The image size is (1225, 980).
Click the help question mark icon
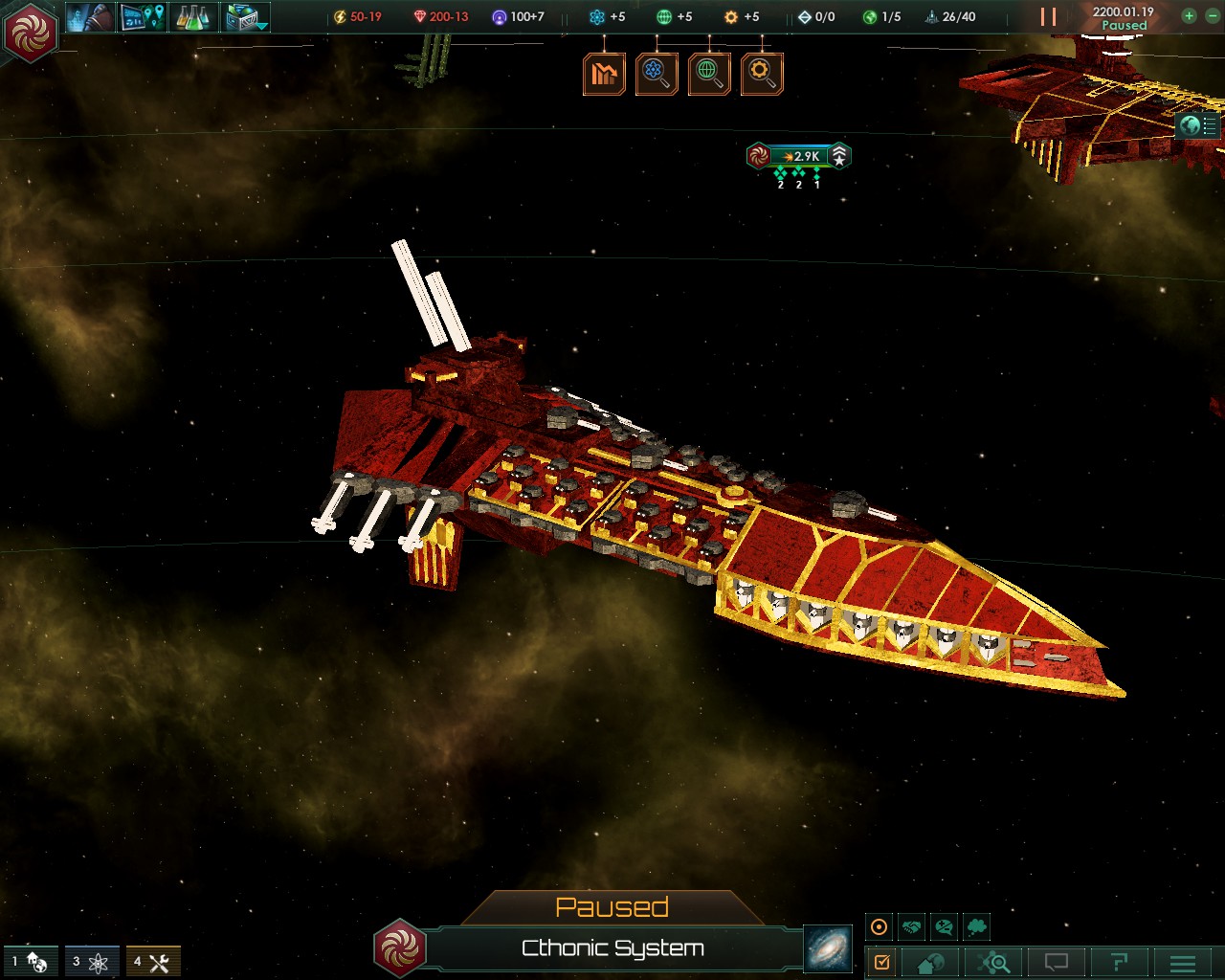(x=1121, y=963)
